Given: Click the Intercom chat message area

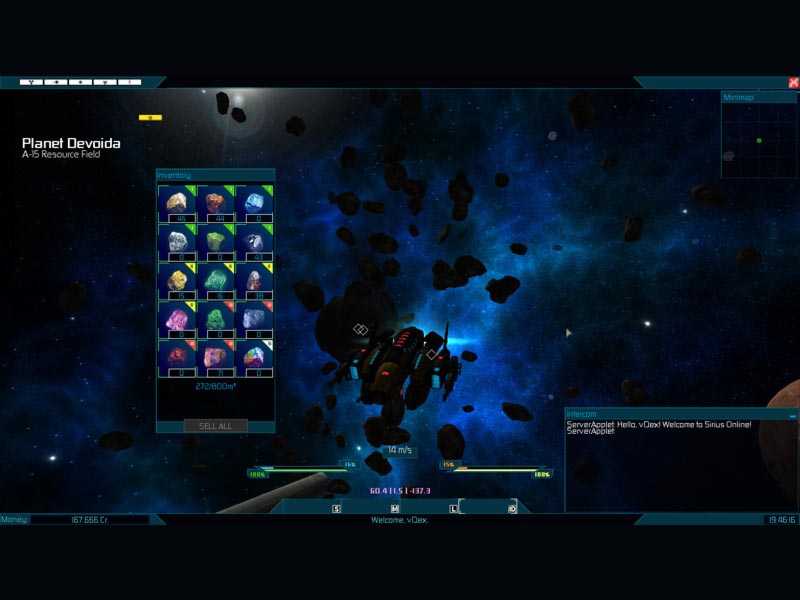Looking at the screenshot, I should tap(680, 465).
